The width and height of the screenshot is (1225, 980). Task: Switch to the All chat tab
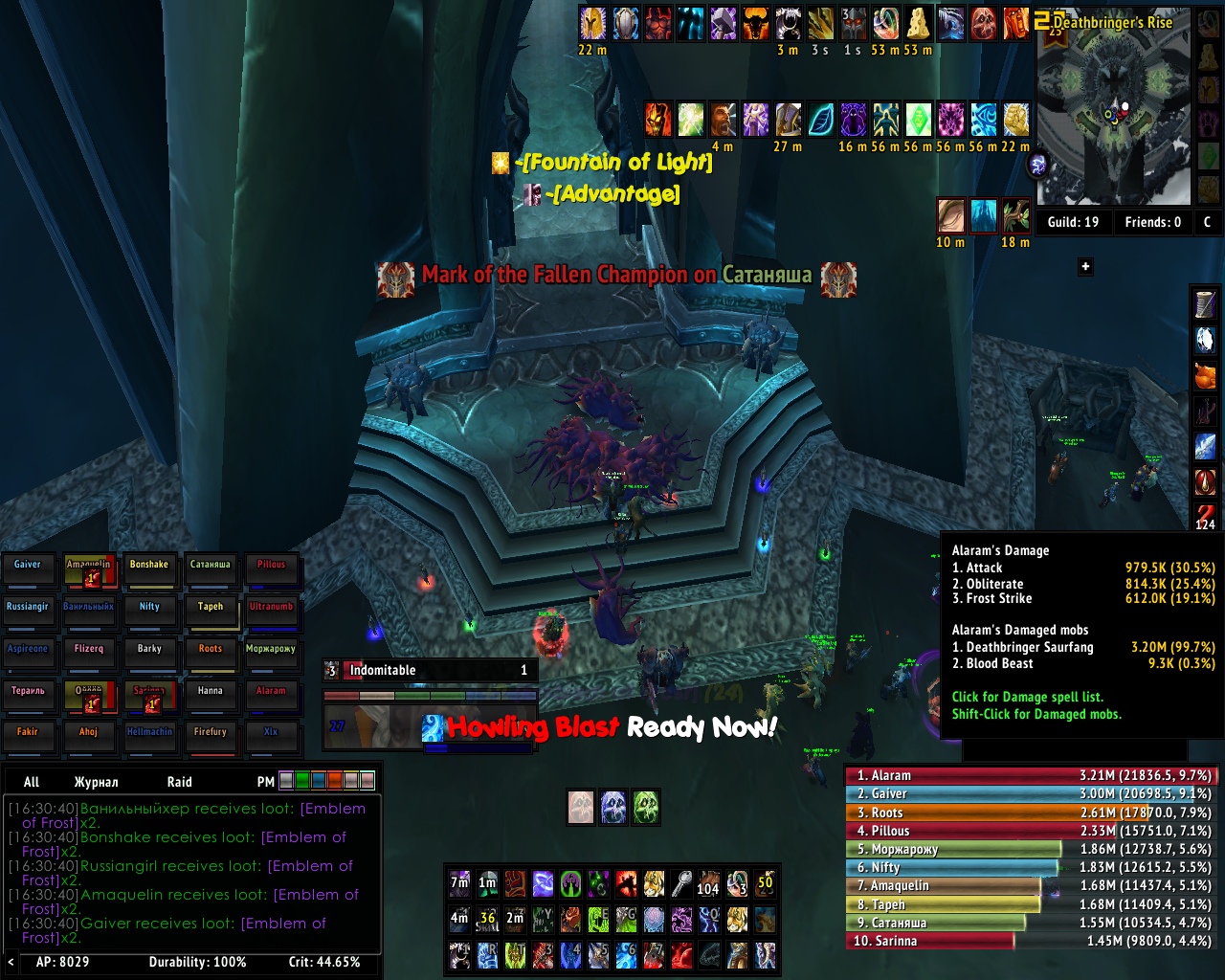[x=32, y=782]
